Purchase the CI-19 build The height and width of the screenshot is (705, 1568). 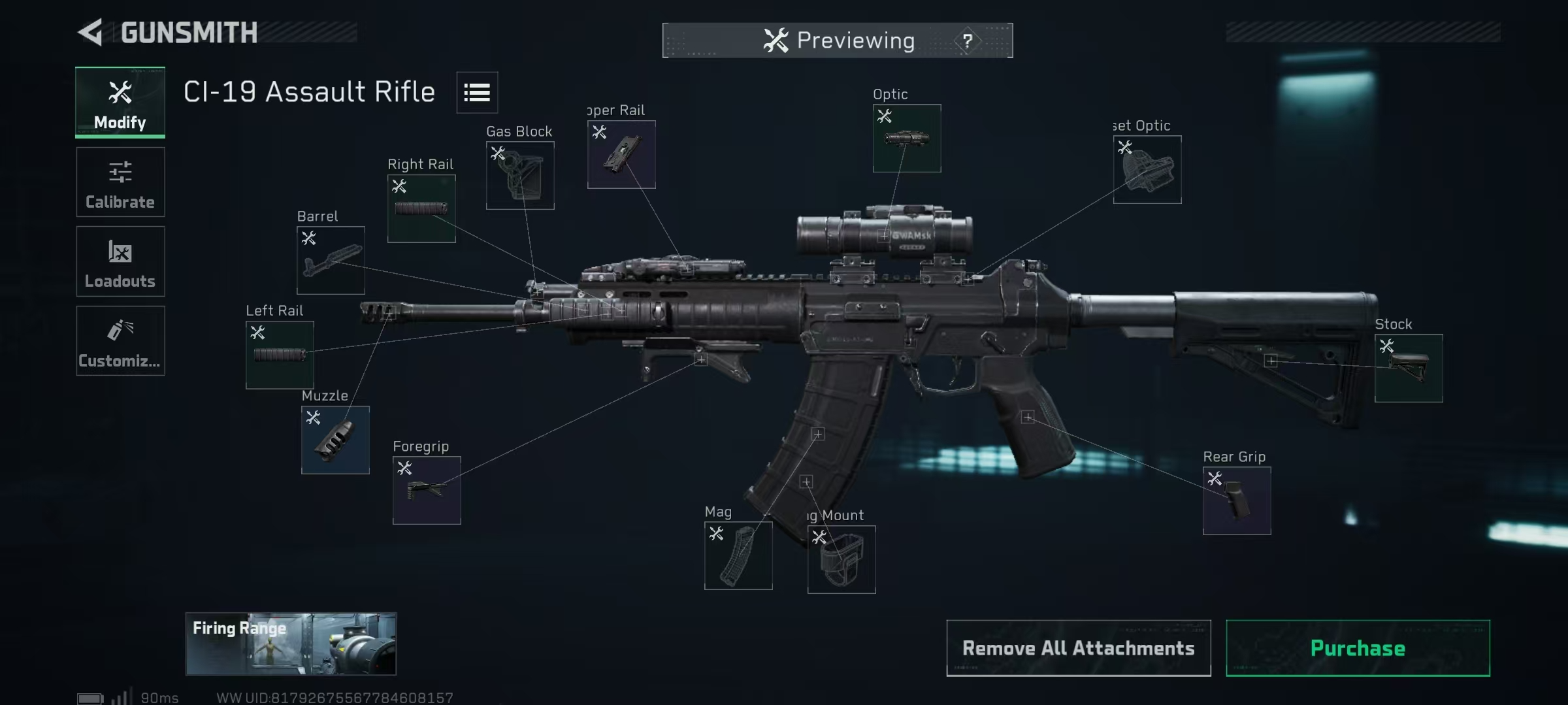[1358, 648]
